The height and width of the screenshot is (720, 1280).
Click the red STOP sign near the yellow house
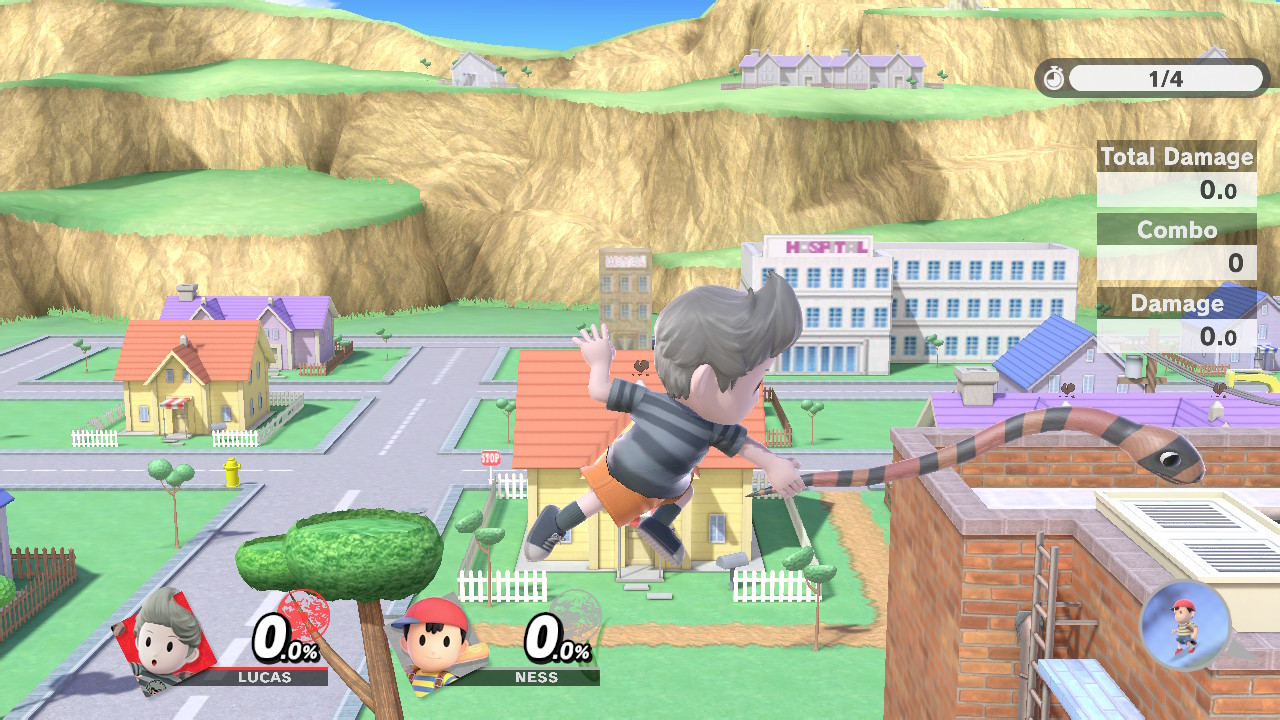[489, 457]
